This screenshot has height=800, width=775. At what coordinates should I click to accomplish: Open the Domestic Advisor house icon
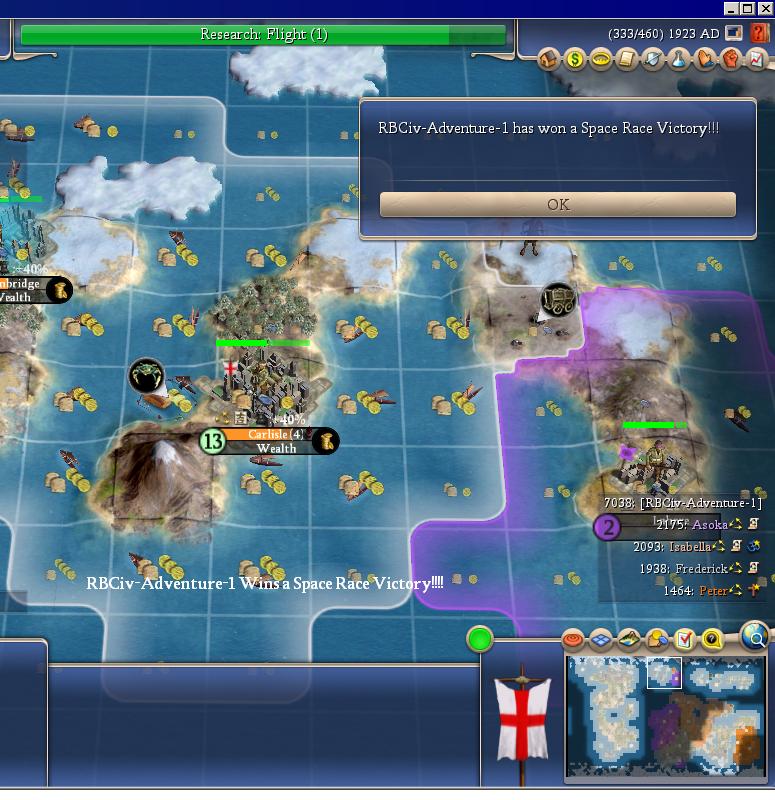(x=549, y=60)
